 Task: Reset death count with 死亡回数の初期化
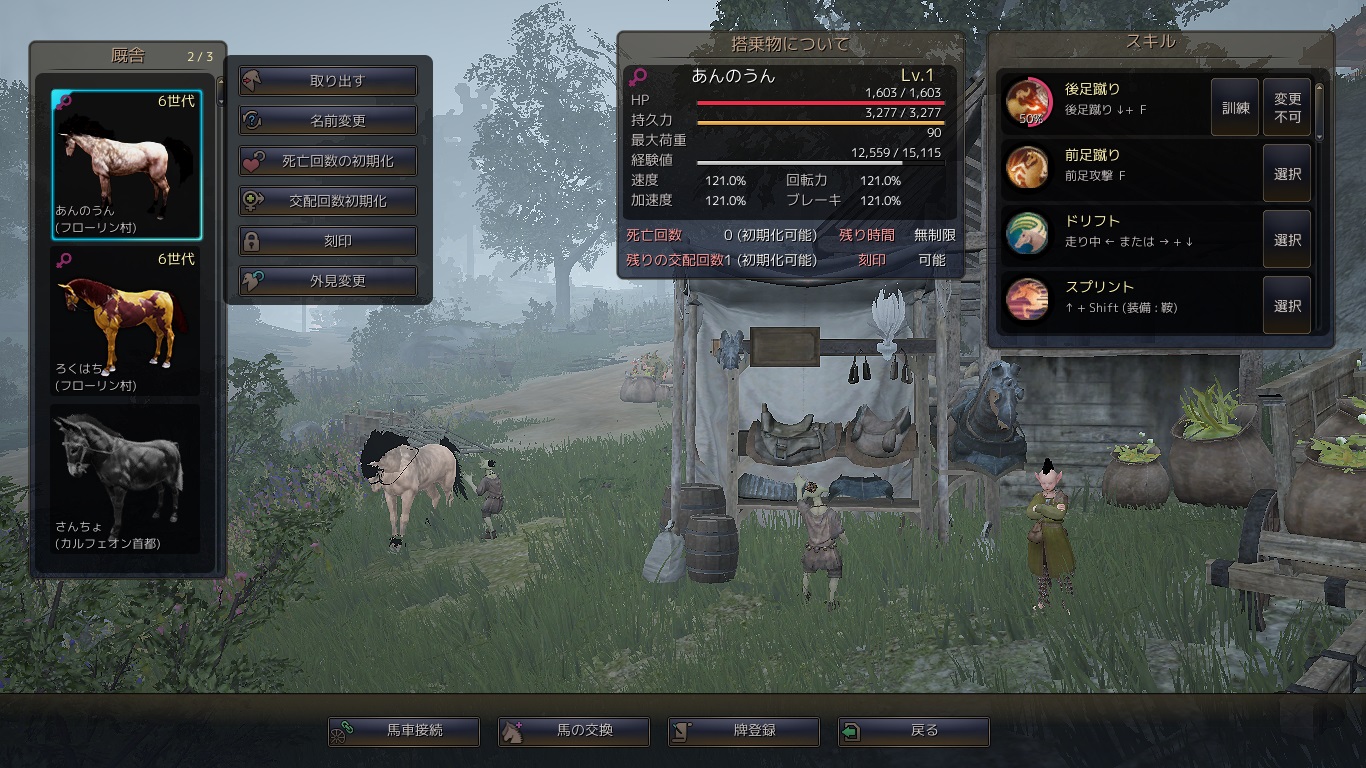pos(328,161)
